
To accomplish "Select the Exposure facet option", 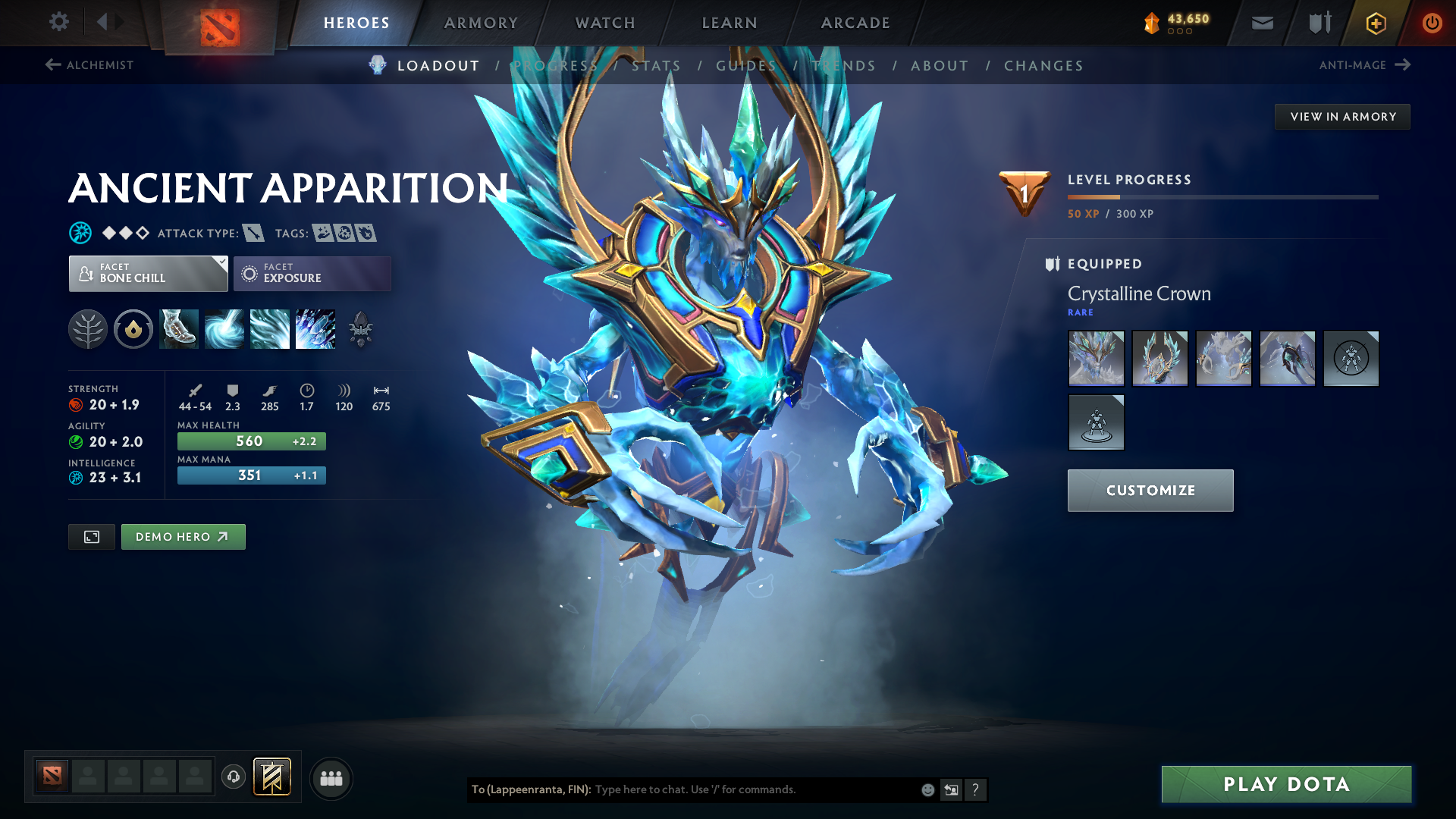I will point(312,273).
